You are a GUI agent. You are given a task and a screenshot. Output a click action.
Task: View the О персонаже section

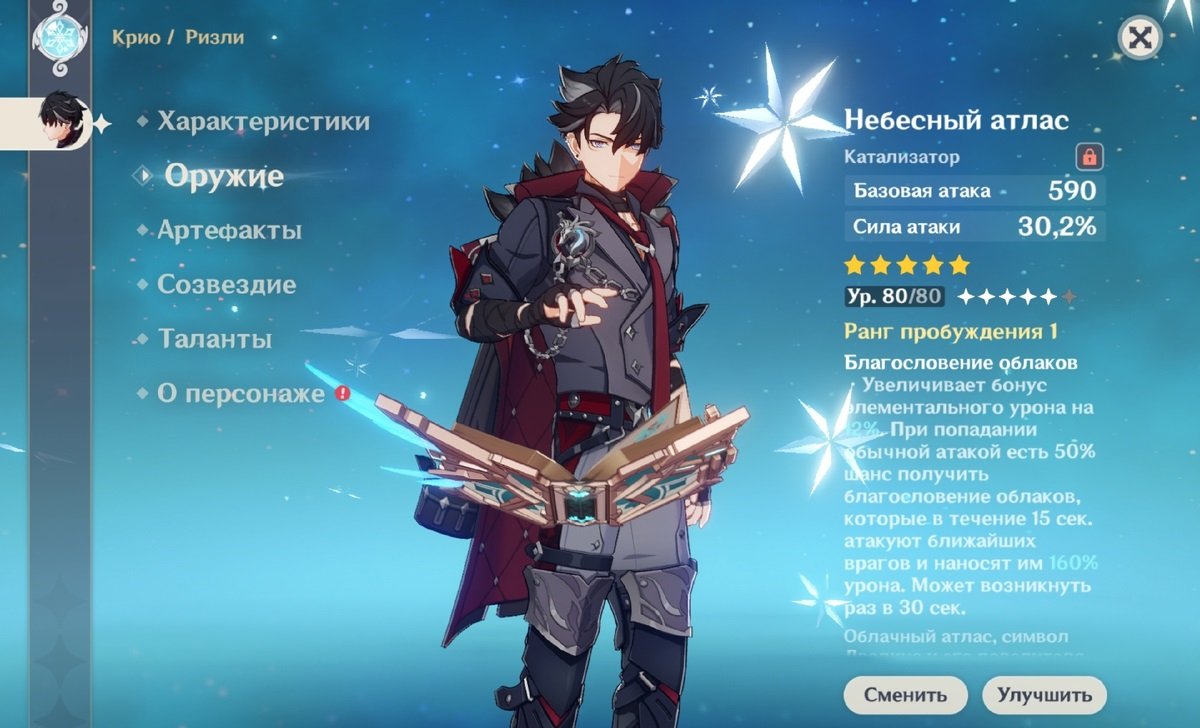(241, 394)
